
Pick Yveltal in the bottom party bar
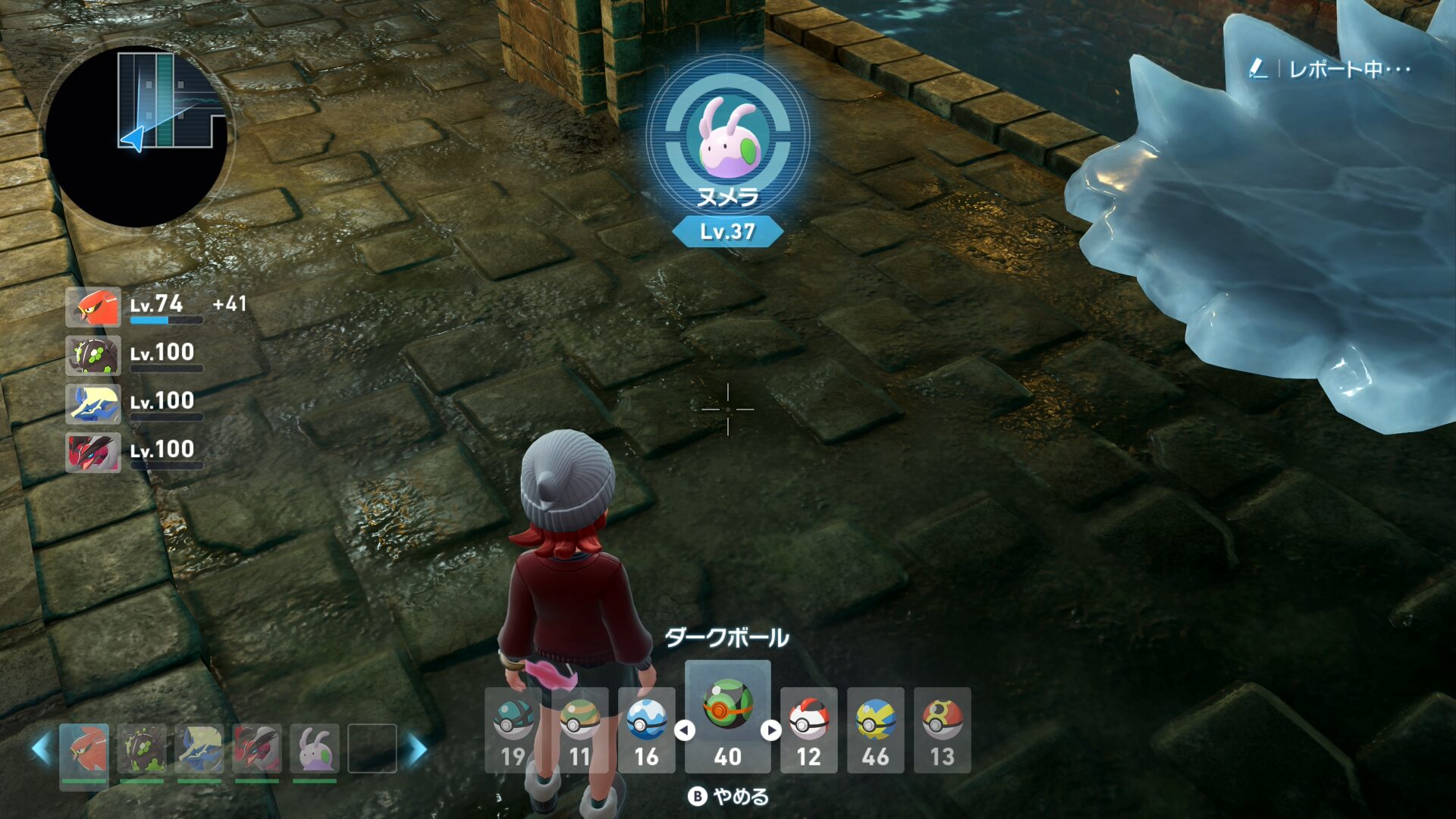point(257,748)
